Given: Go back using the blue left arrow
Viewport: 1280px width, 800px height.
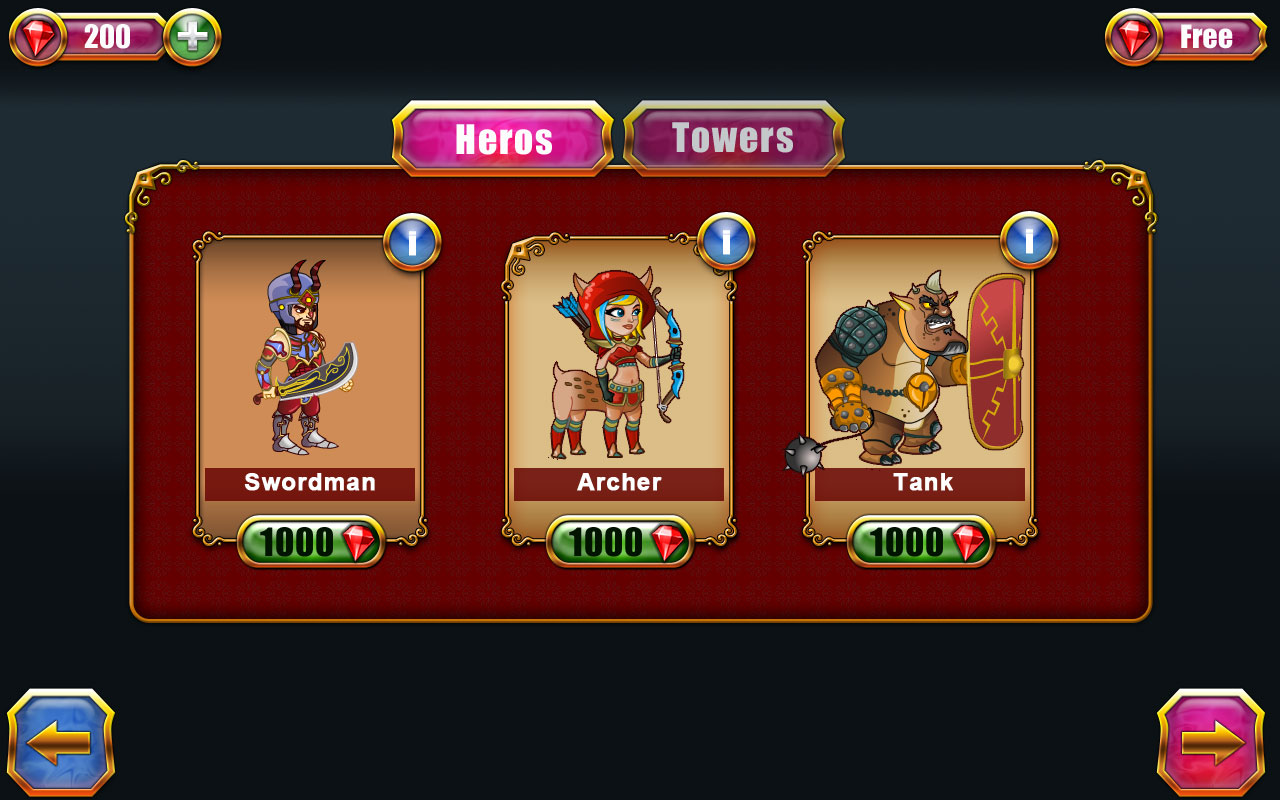Looking at the screenshot, I should [62, 740].
